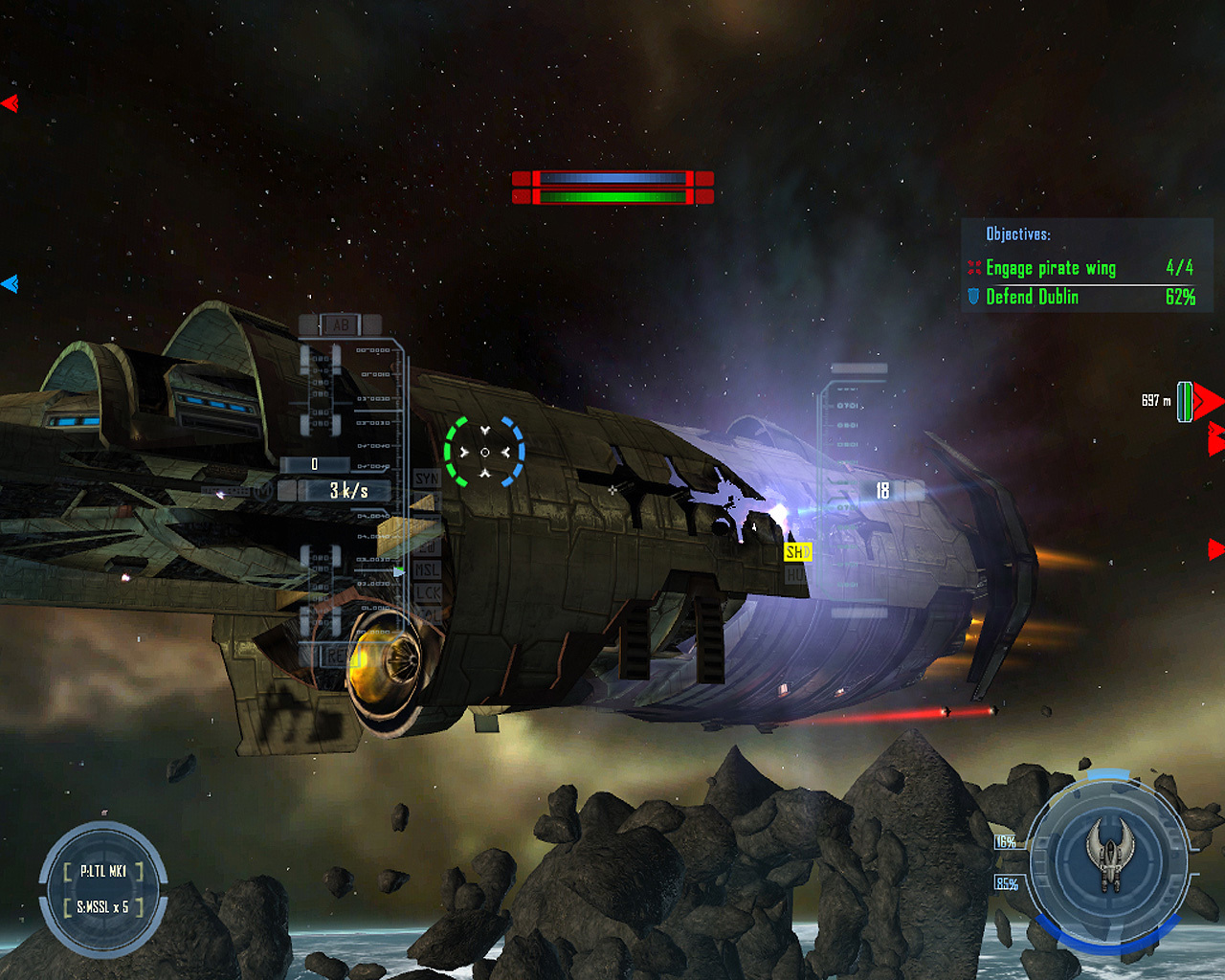Image resolution: width=1225 pixels, height=980 pixels.
Task: Click the MSL missile indicator
Action: [426, 569]
